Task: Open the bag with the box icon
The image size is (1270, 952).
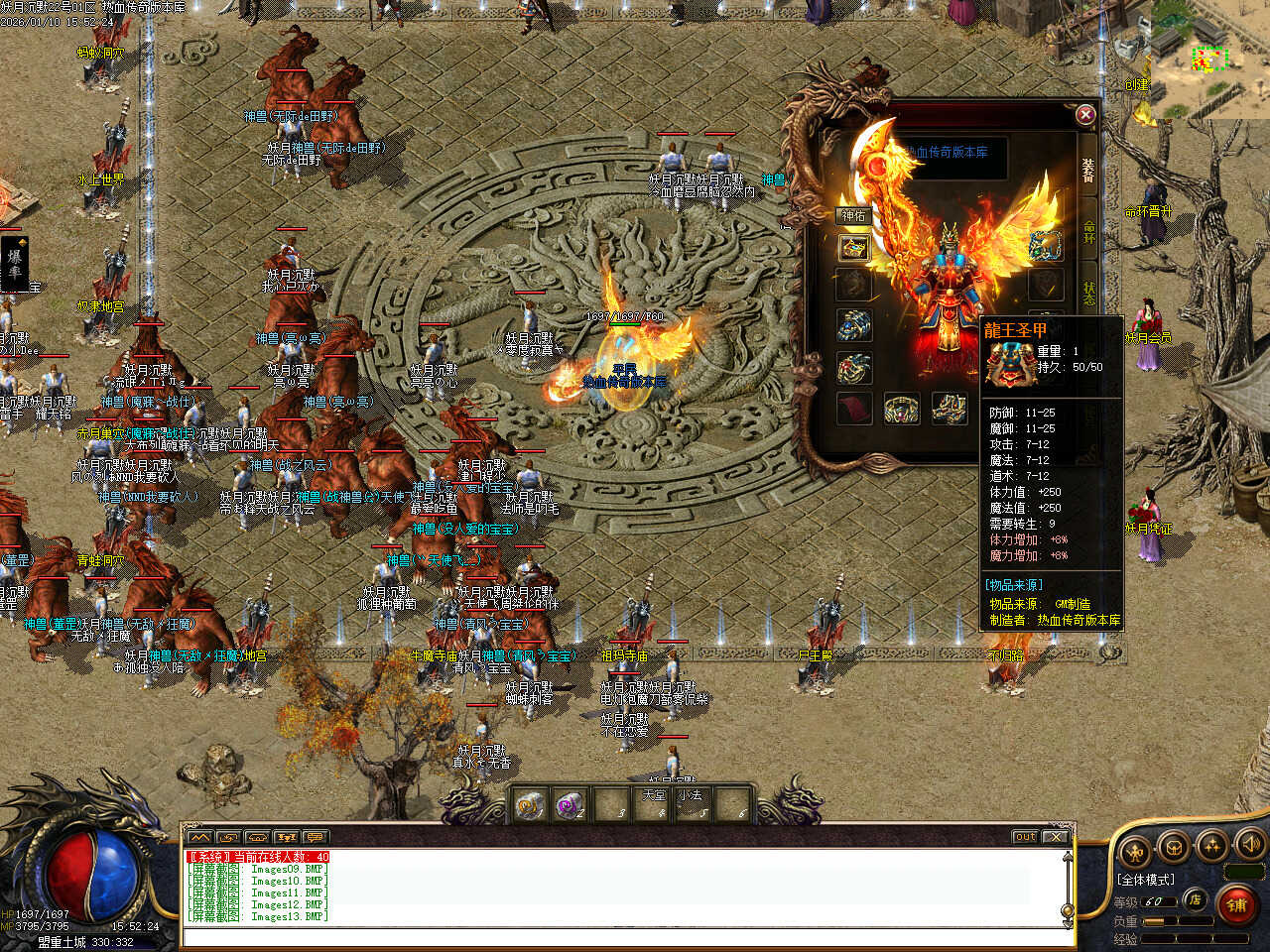Action: point(1174,848)
